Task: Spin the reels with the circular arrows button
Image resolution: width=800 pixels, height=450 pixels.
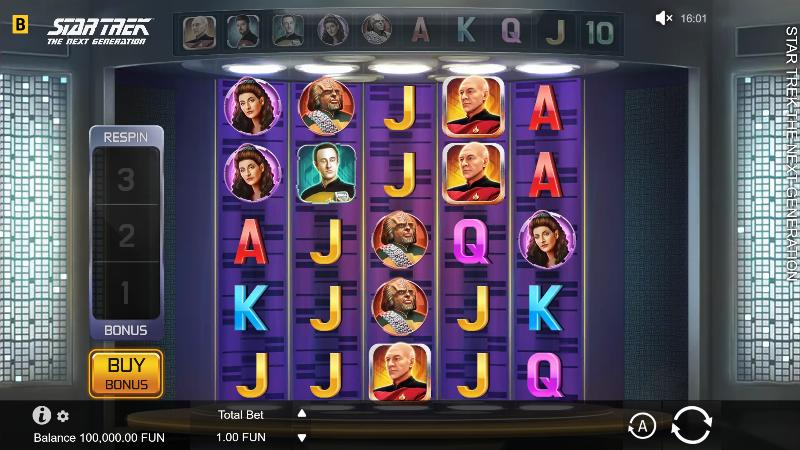Action: point(691,425)
